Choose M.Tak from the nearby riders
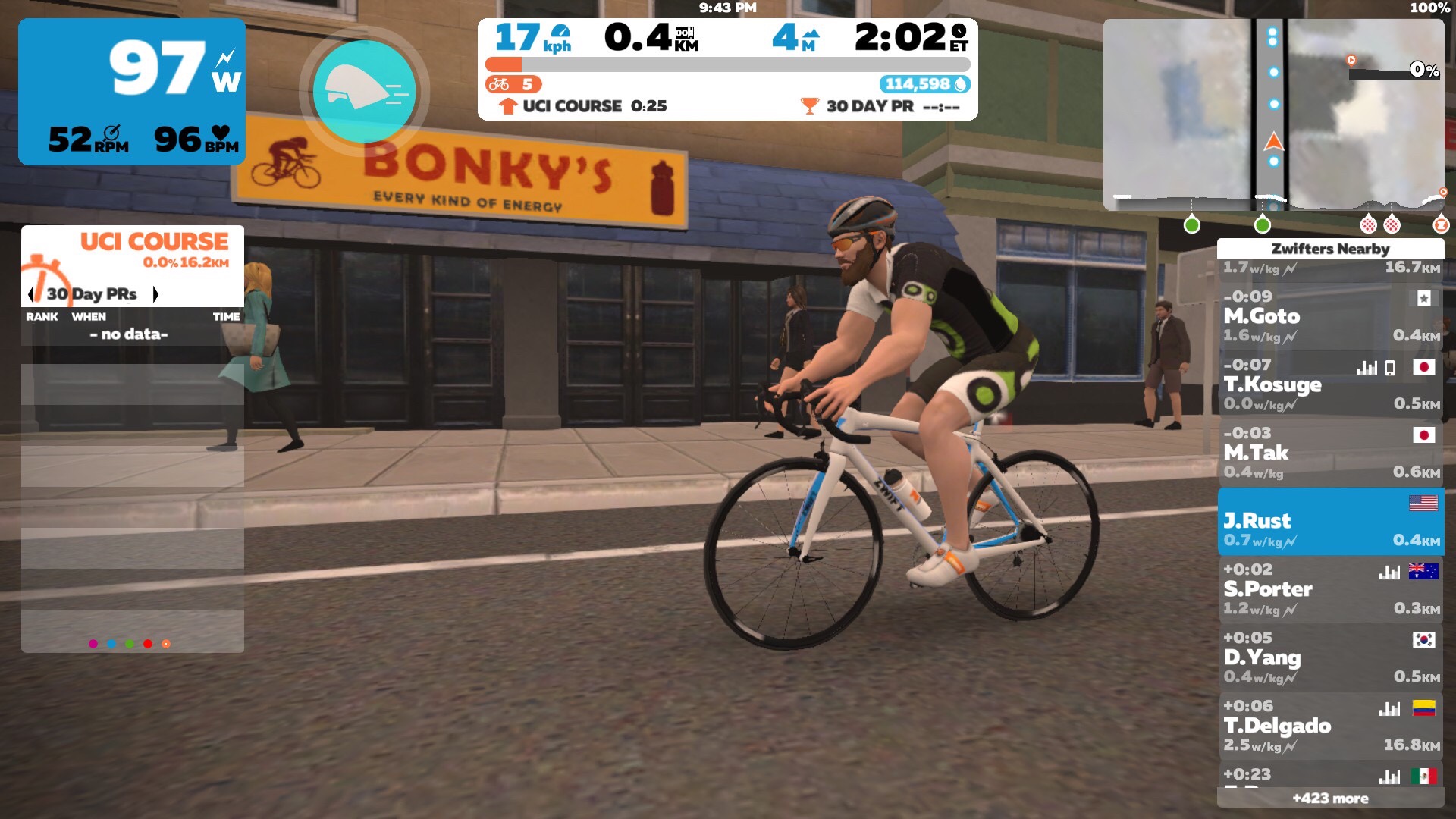Screen dimensions: 1456x819 tap(1330, 453)
